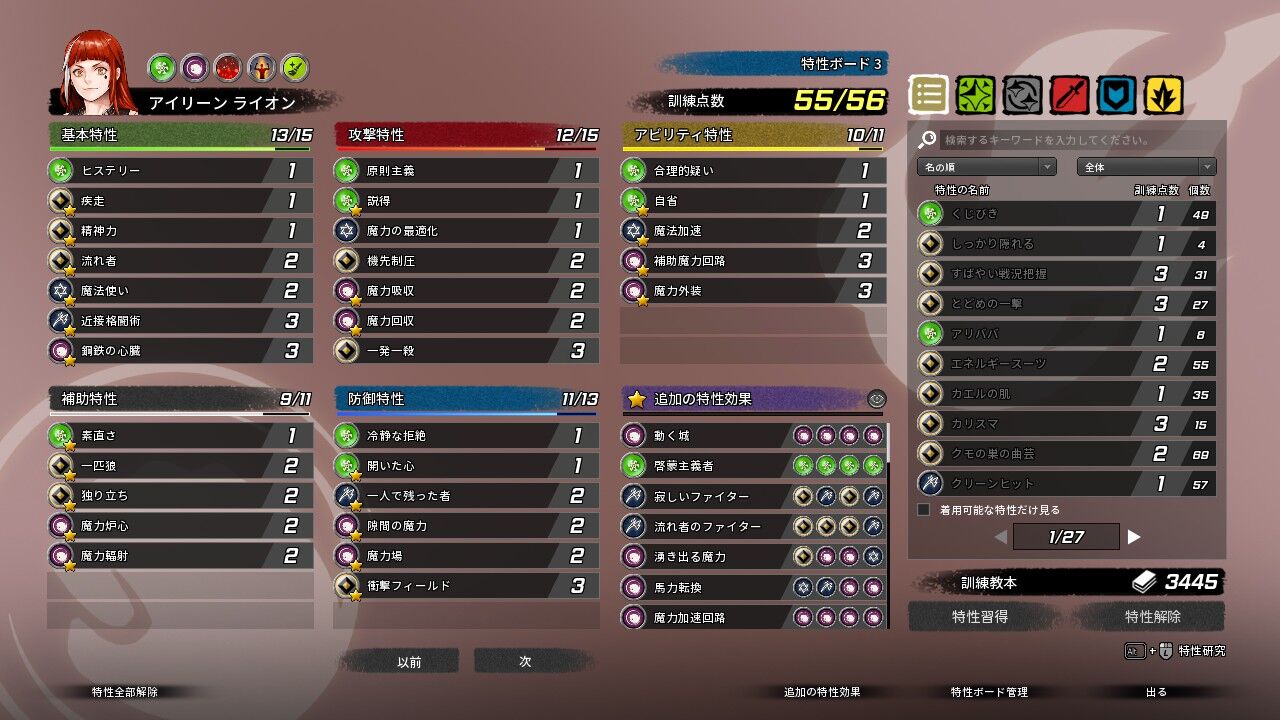Click the right arrow next to page 1/27
1280x720 pixels.
1134,537
